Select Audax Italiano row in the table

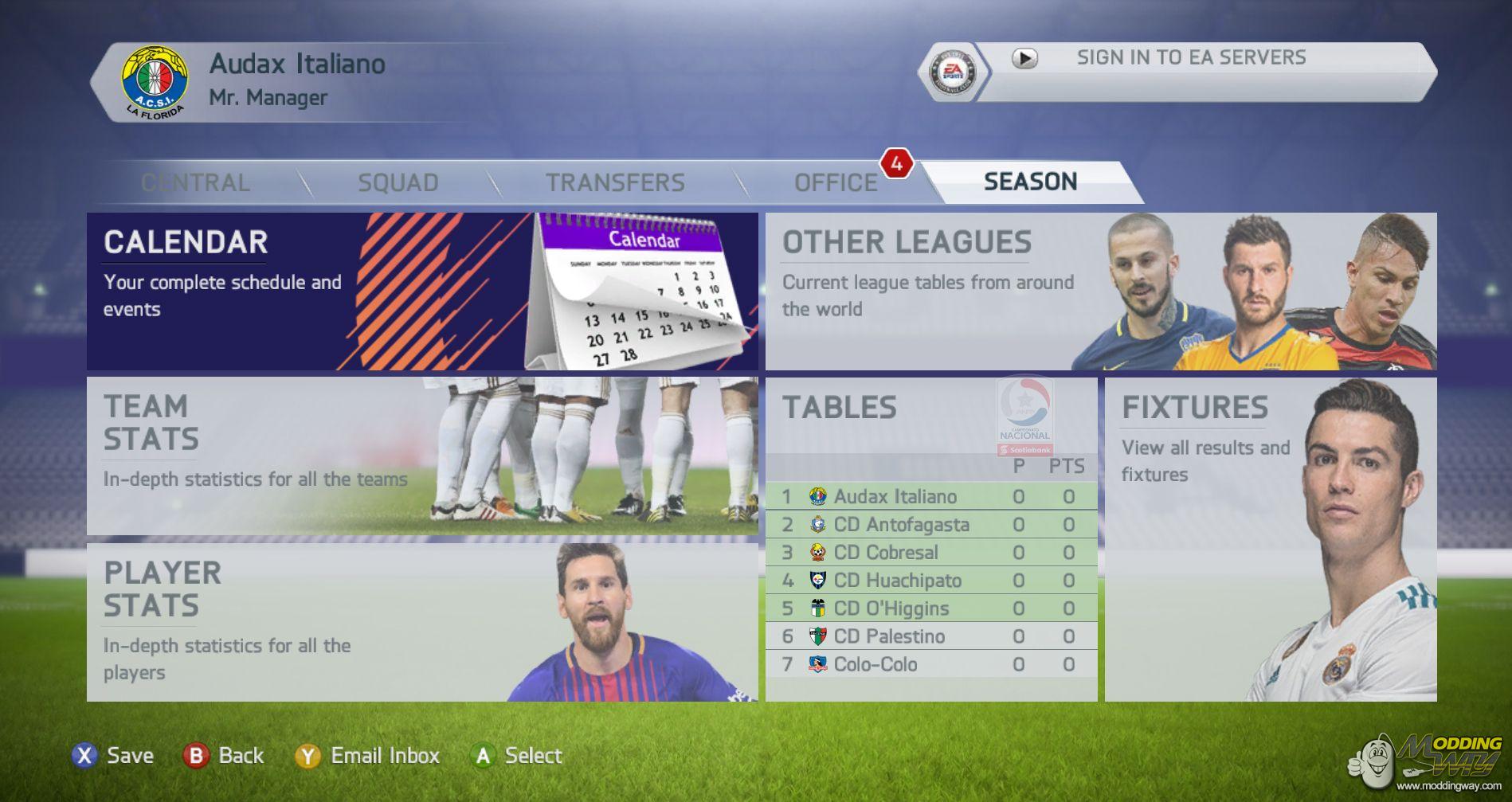pos(930,497)
